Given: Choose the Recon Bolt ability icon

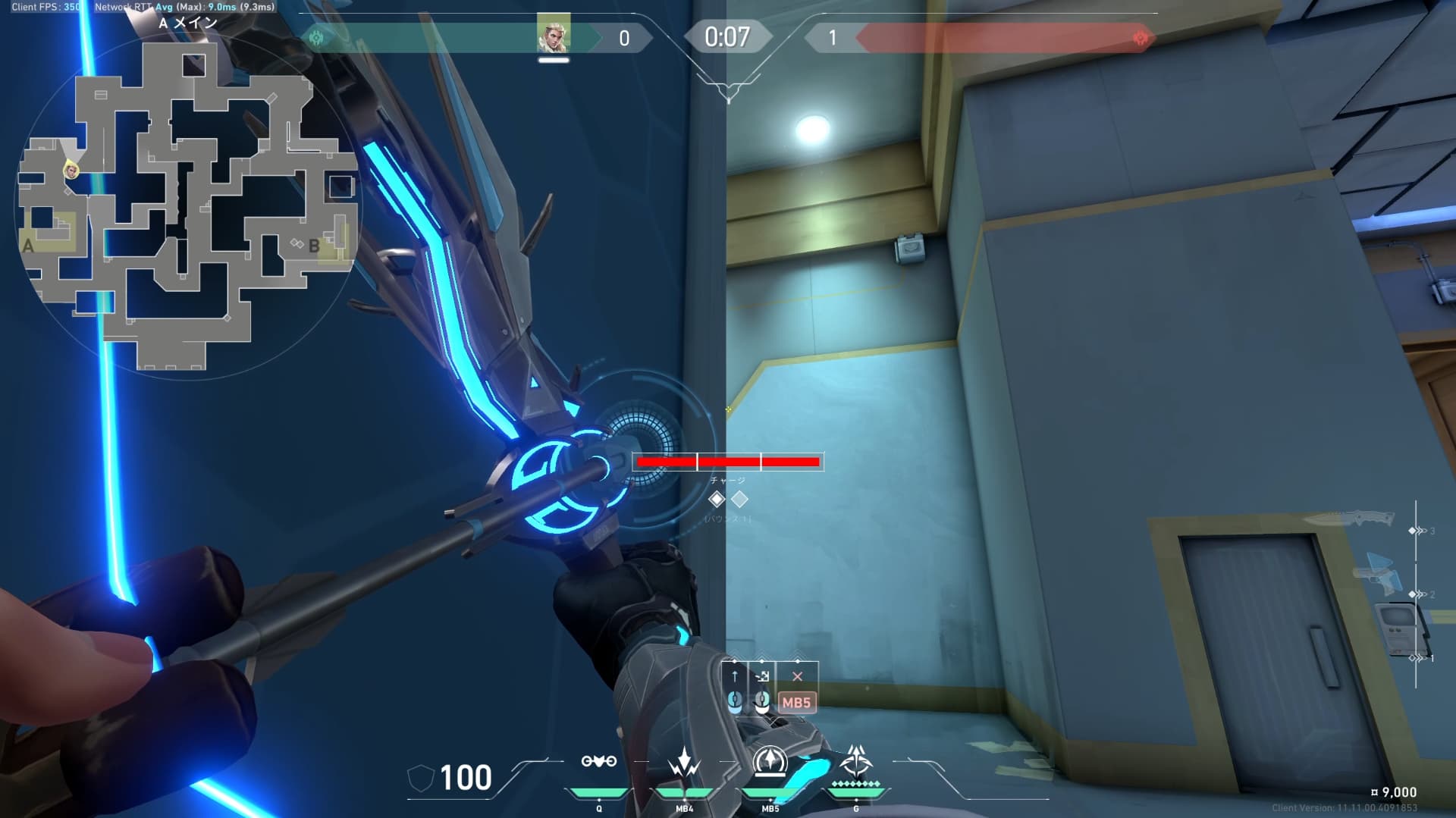Looking at the screenshot, I should tap(770, 761).
